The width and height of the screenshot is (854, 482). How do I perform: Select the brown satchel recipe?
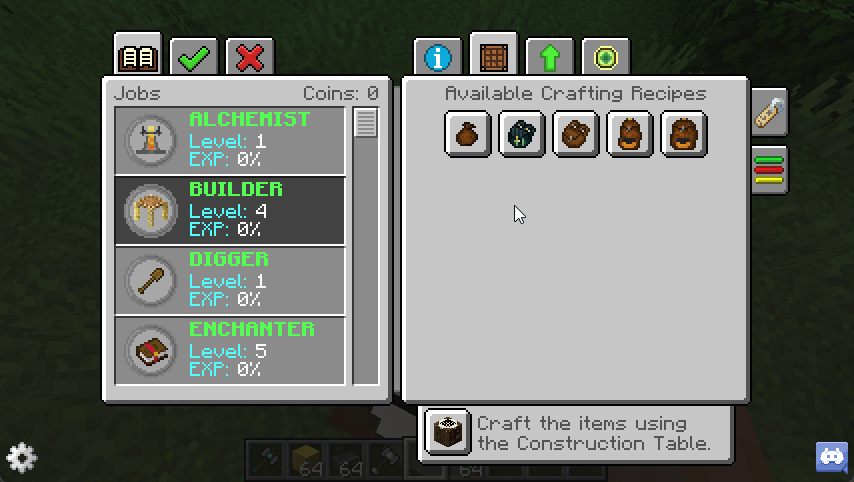576,134
